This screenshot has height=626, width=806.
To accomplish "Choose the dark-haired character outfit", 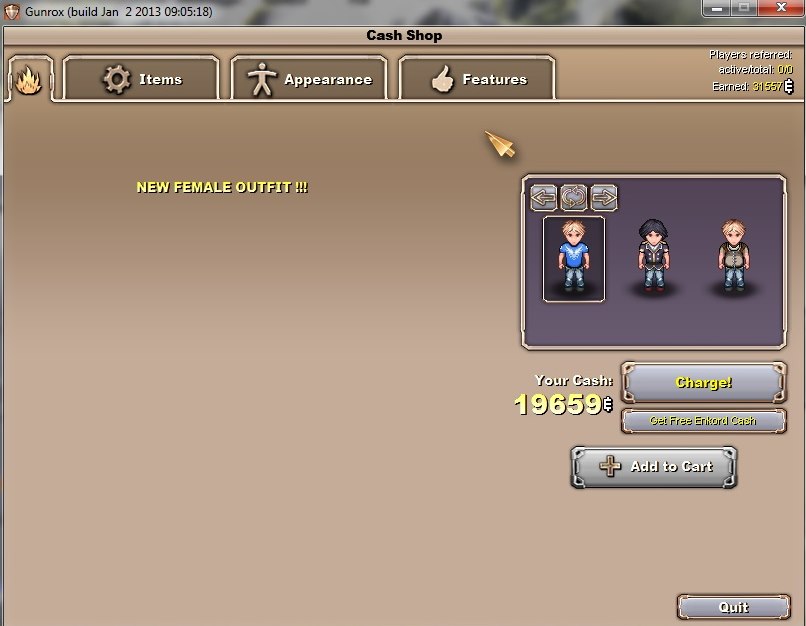I will [x=653, y=258].
